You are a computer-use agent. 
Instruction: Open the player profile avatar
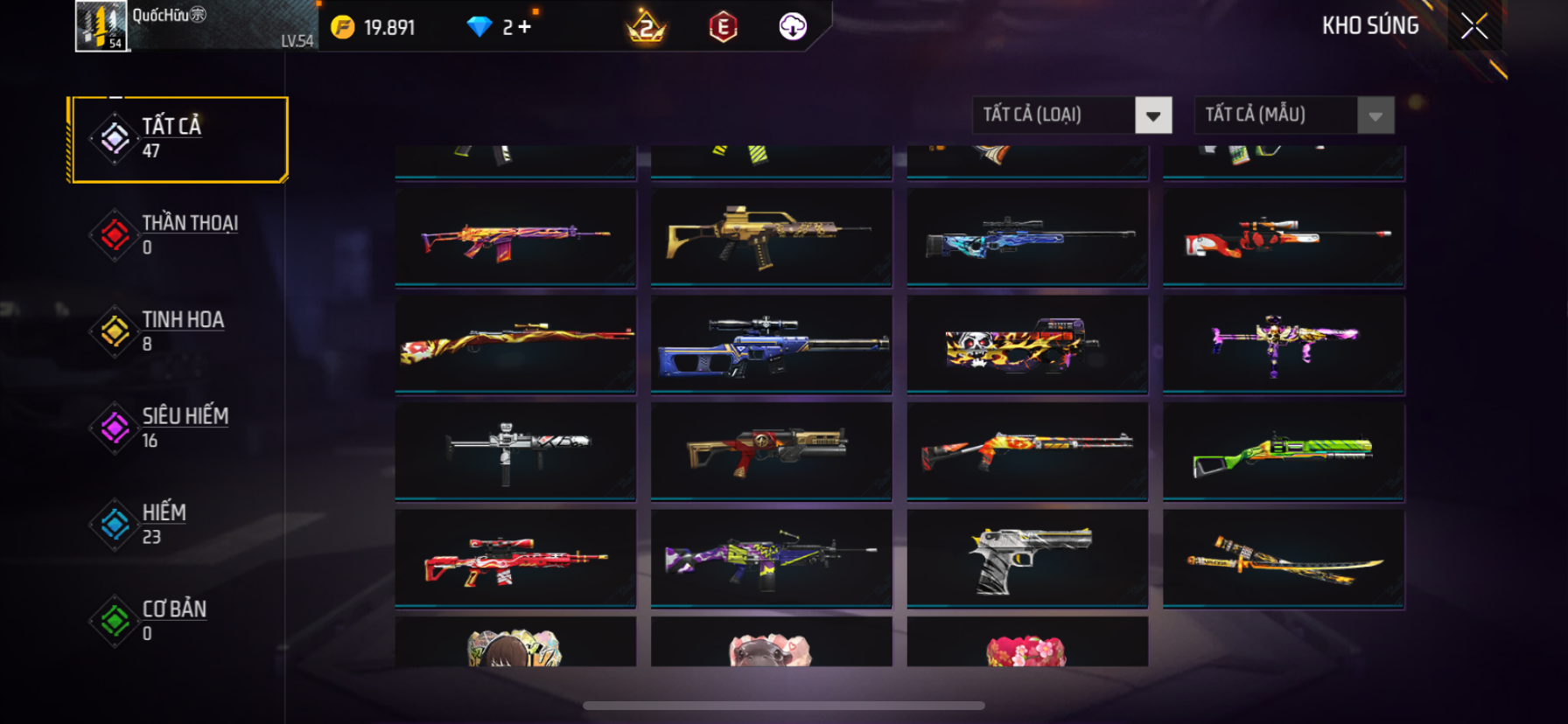click(x=101, y=26)
